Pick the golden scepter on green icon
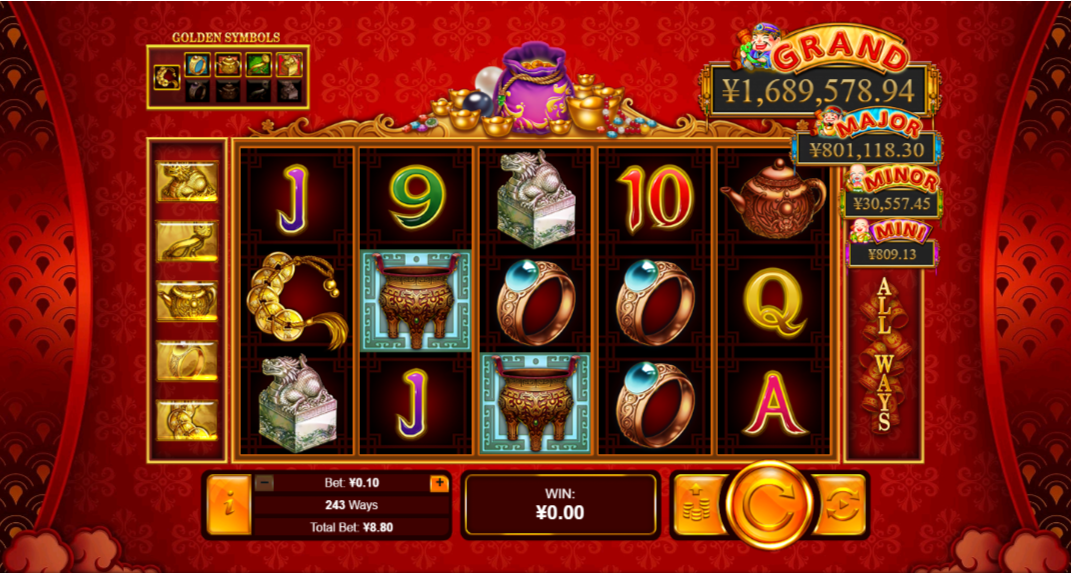 click(258, 66)
